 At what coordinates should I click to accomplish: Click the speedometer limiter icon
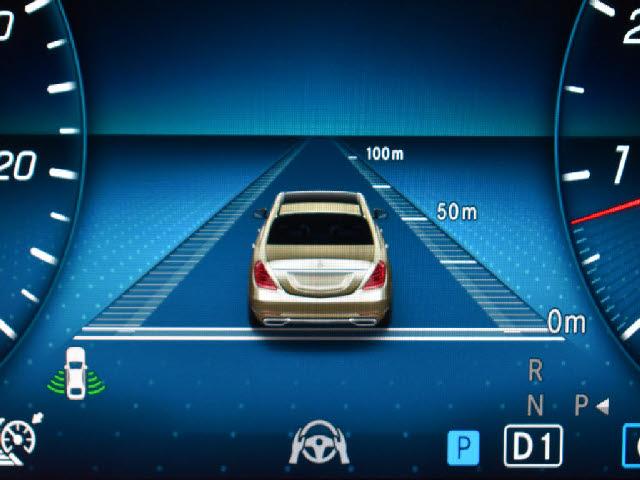pos(18,438)
